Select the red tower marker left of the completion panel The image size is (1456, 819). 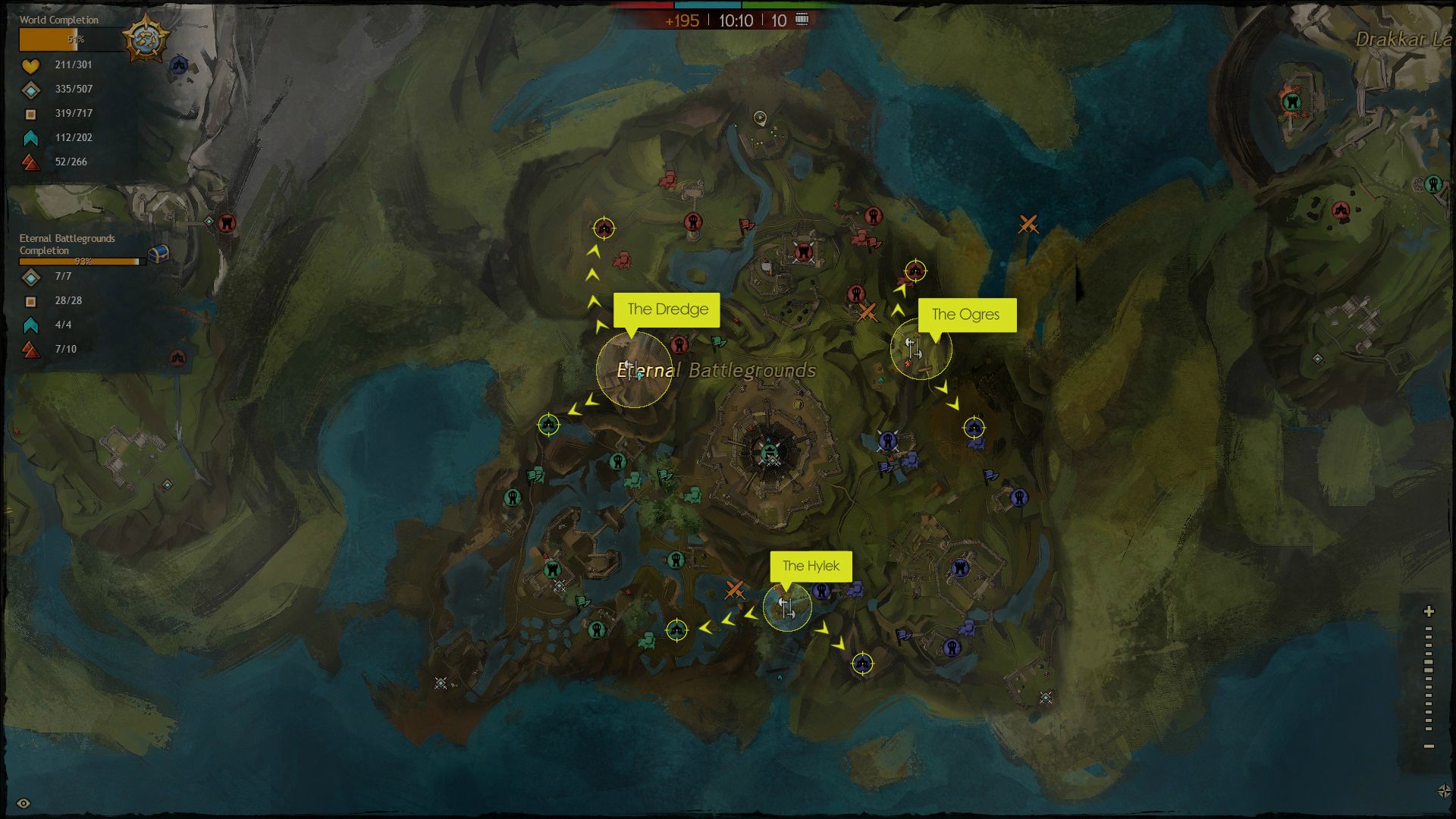point(226,223)
